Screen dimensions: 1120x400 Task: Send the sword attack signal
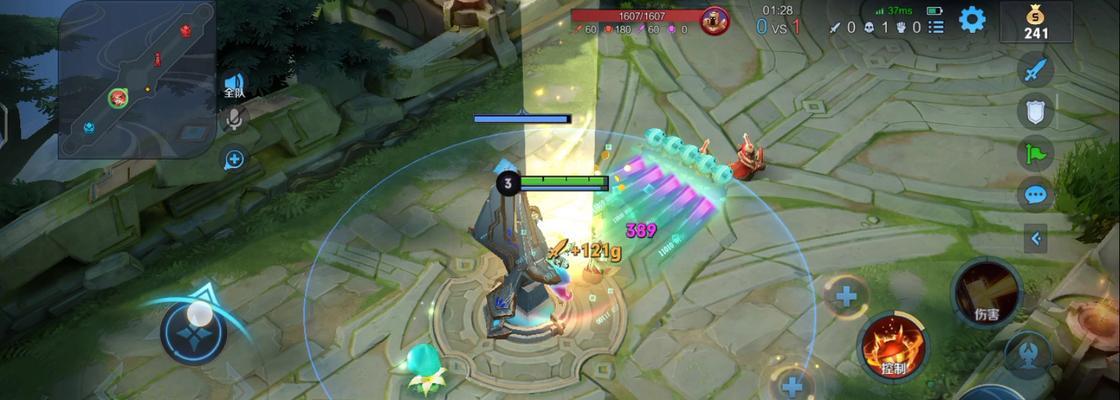point(1036,71)
